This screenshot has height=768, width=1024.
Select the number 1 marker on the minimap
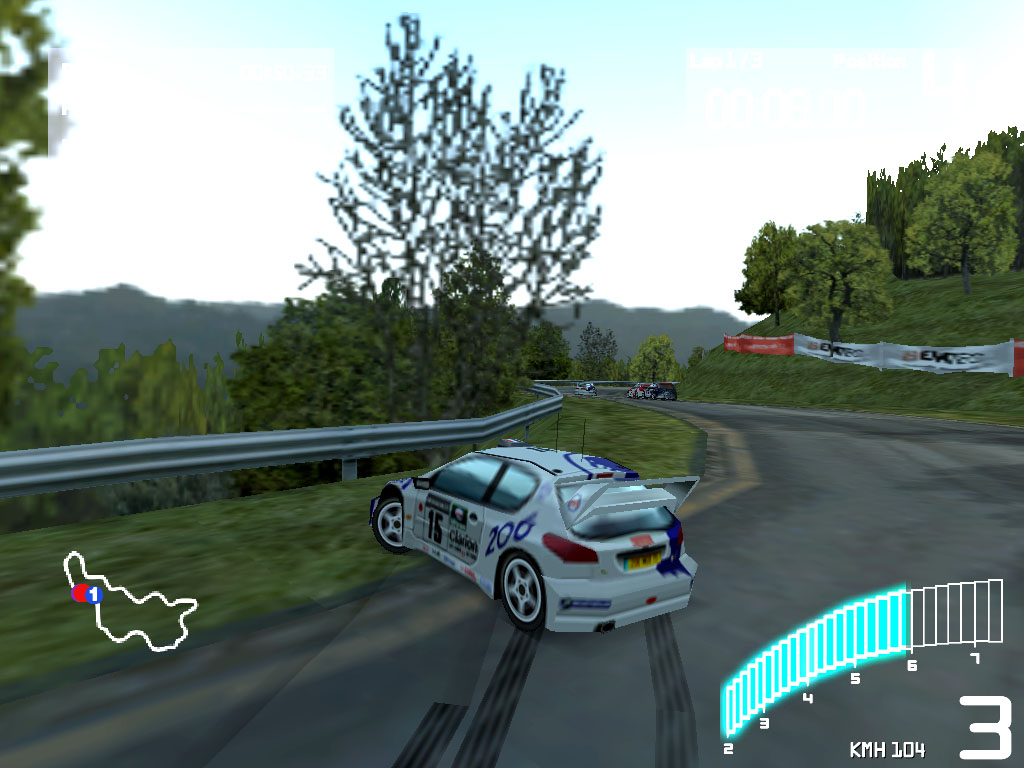pos(93,594)
